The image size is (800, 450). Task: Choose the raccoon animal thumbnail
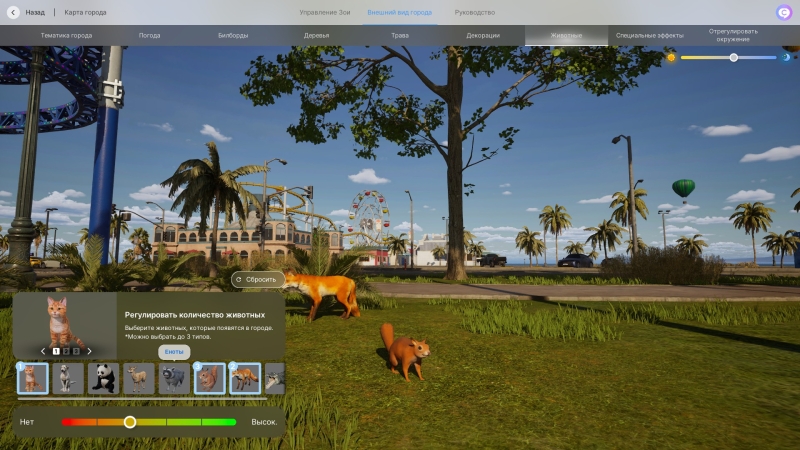pyautogui.click(x=174, y=378)
